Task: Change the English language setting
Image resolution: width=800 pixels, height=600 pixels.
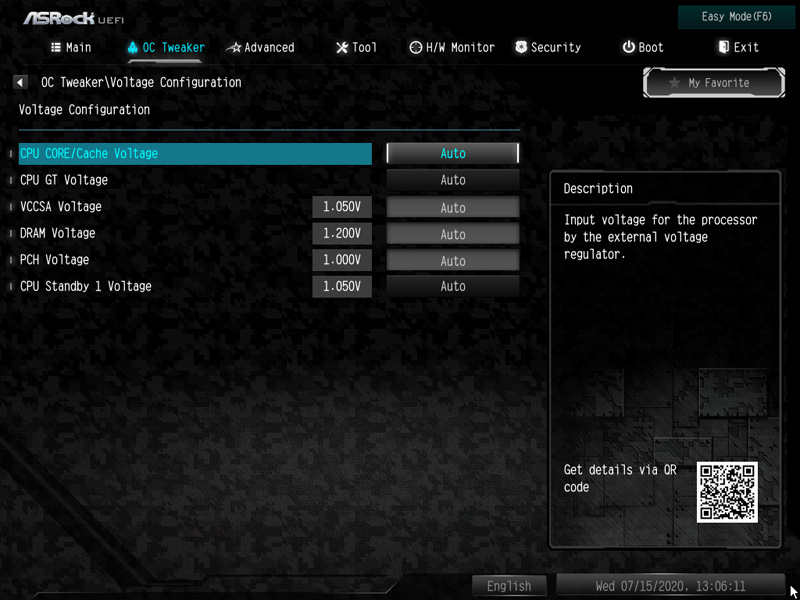Action: [509, 586]
